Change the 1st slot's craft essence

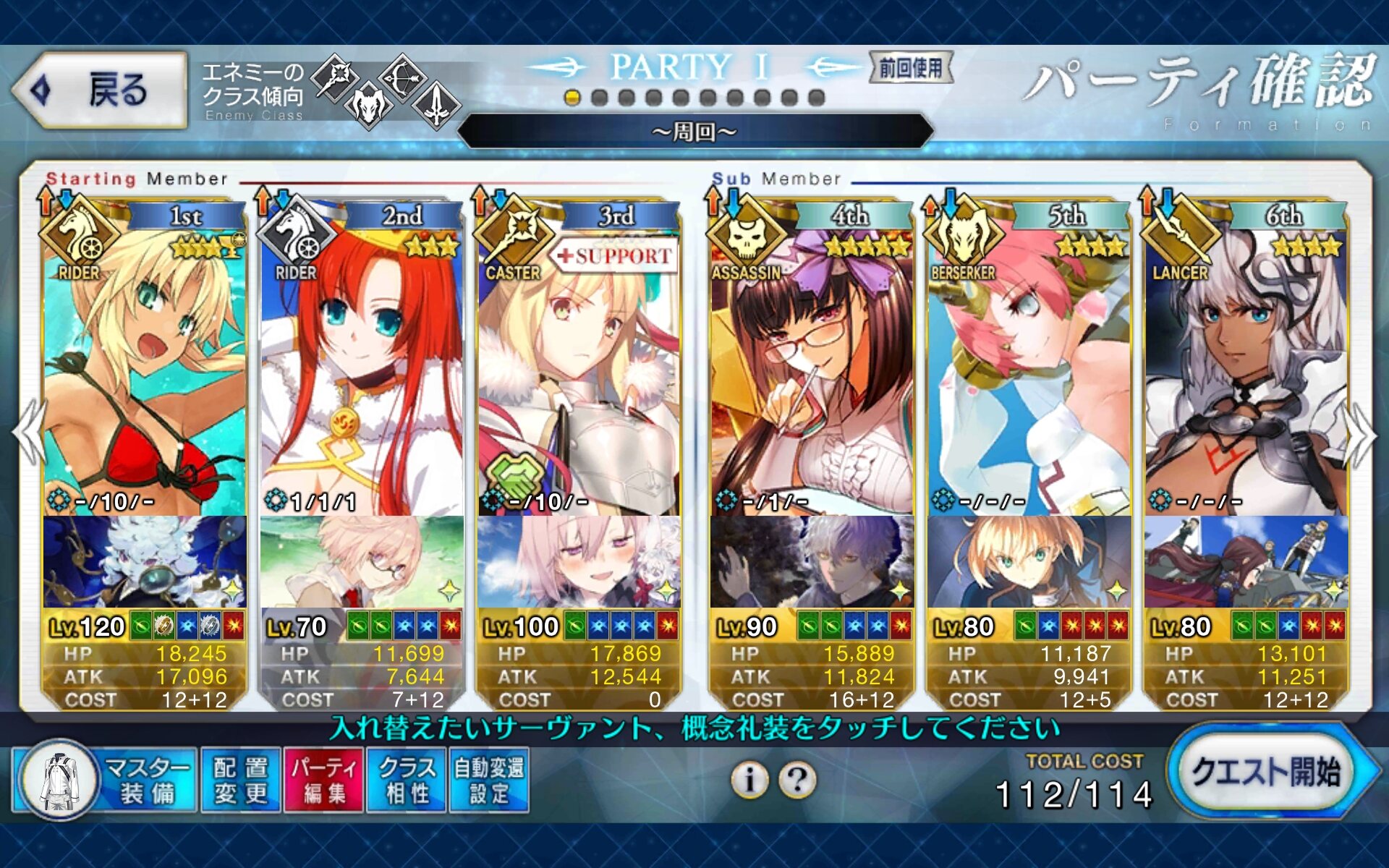(145, 562)
